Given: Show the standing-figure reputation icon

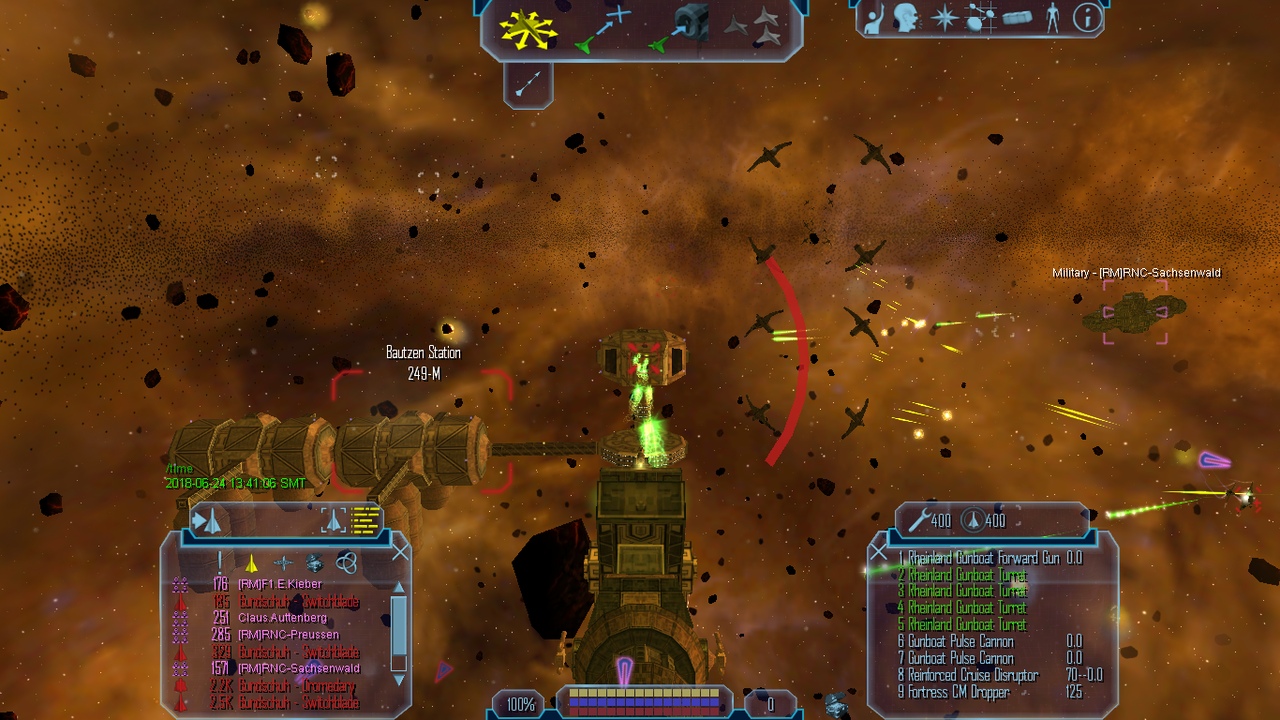Looking at the screenshot, I should click(1052, 18).
